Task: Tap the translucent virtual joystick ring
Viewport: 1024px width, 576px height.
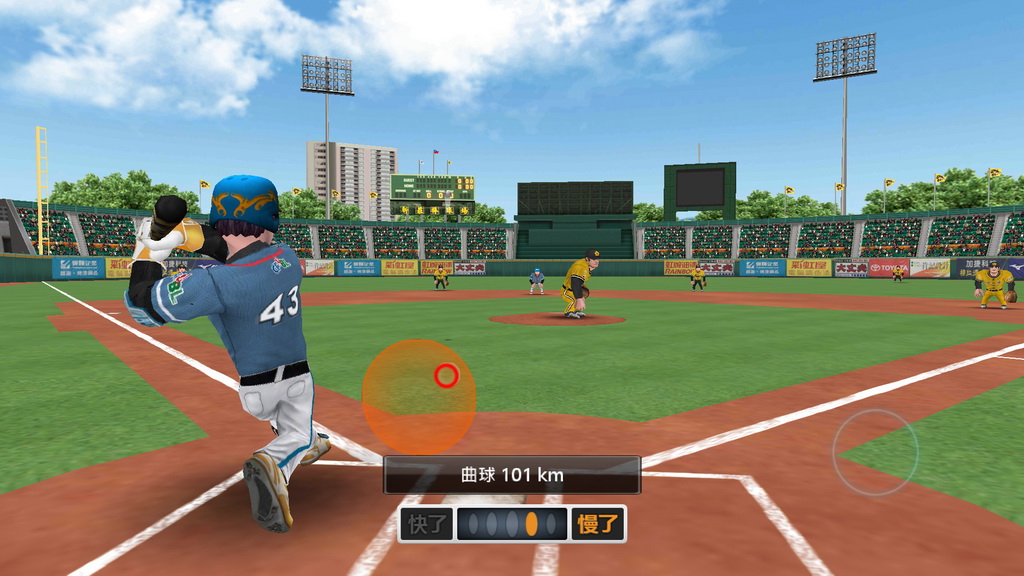Action: pyautogui.click(x=875, y=452)
